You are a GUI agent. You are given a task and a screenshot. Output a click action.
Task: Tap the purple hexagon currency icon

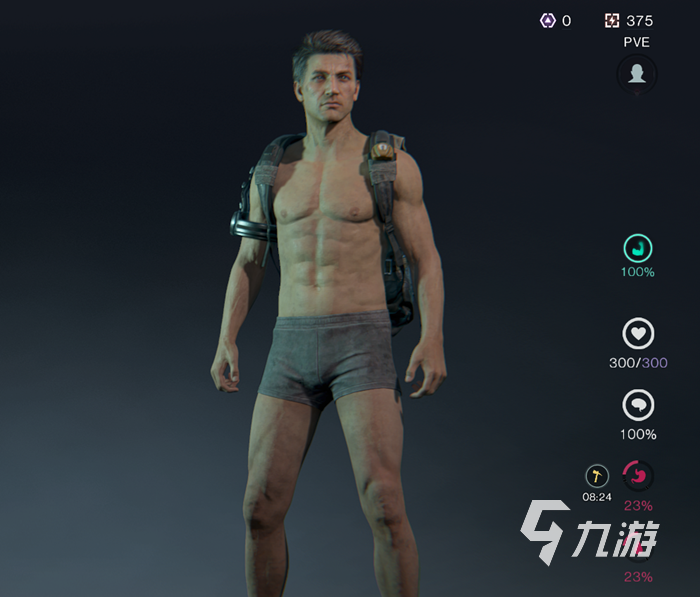click(x=547, y=20)
